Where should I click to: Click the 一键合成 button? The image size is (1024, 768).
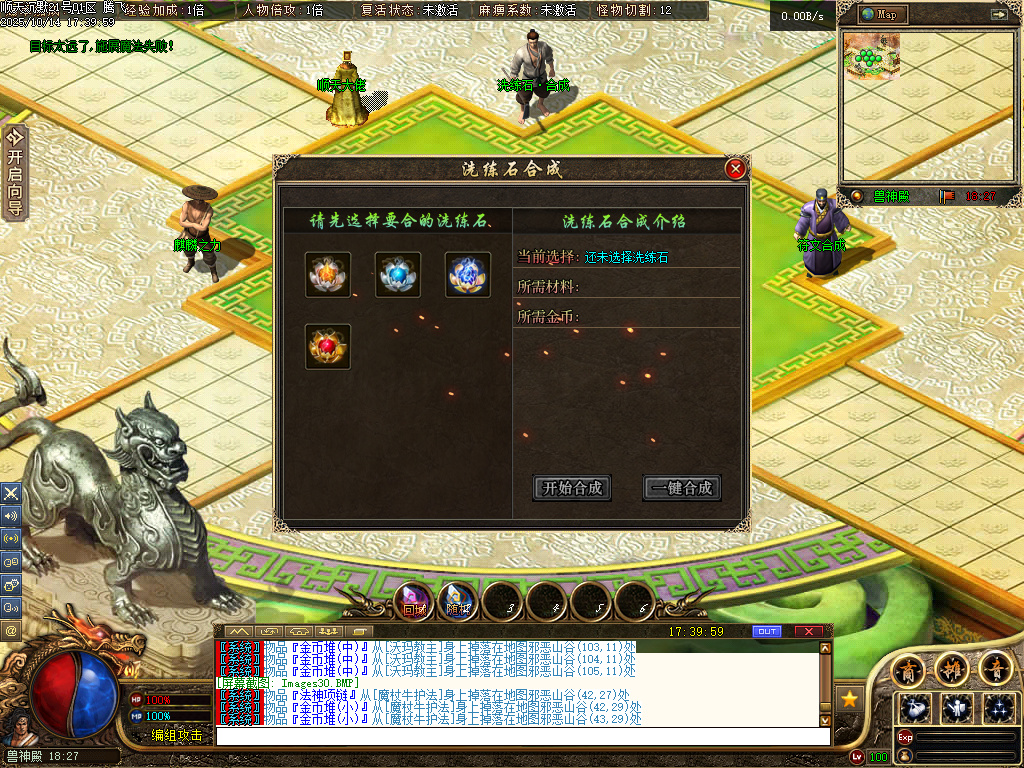tap(681, 488)
